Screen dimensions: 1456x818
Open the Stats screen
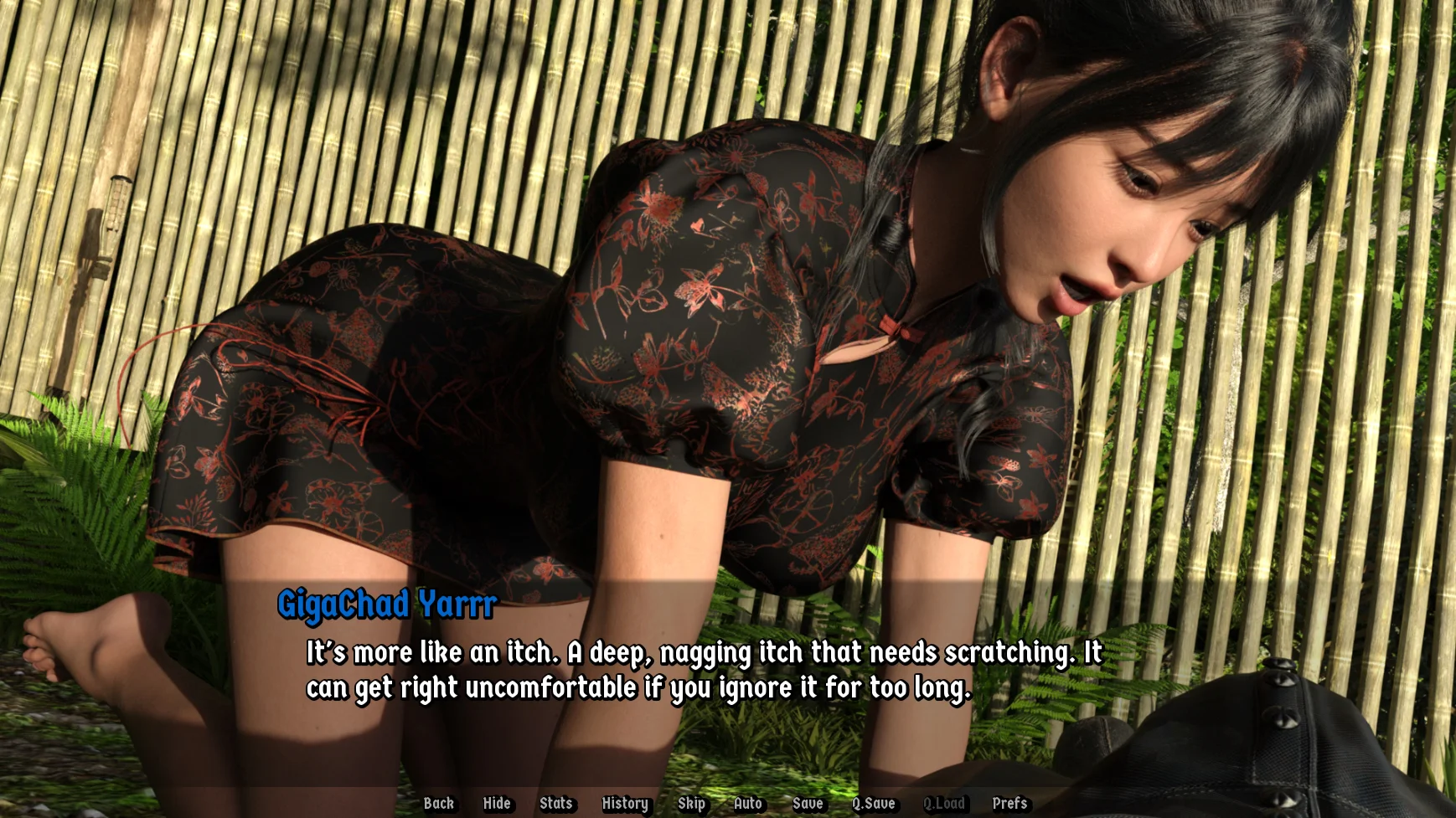click(556, 804)
